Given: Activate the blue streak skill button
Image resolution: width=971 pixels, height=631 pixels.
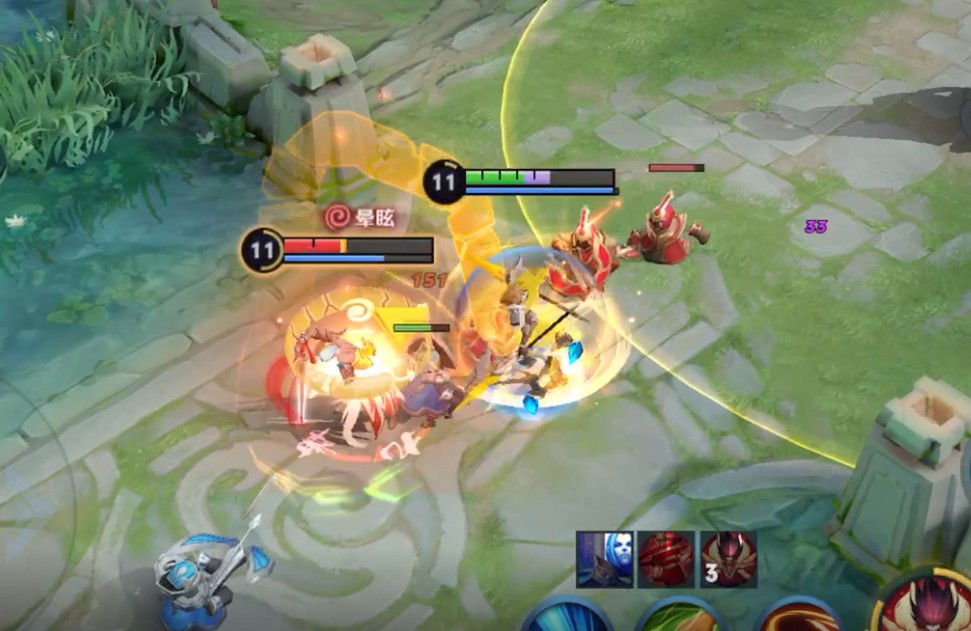Looking at the screenshot, I should [566, 616].
